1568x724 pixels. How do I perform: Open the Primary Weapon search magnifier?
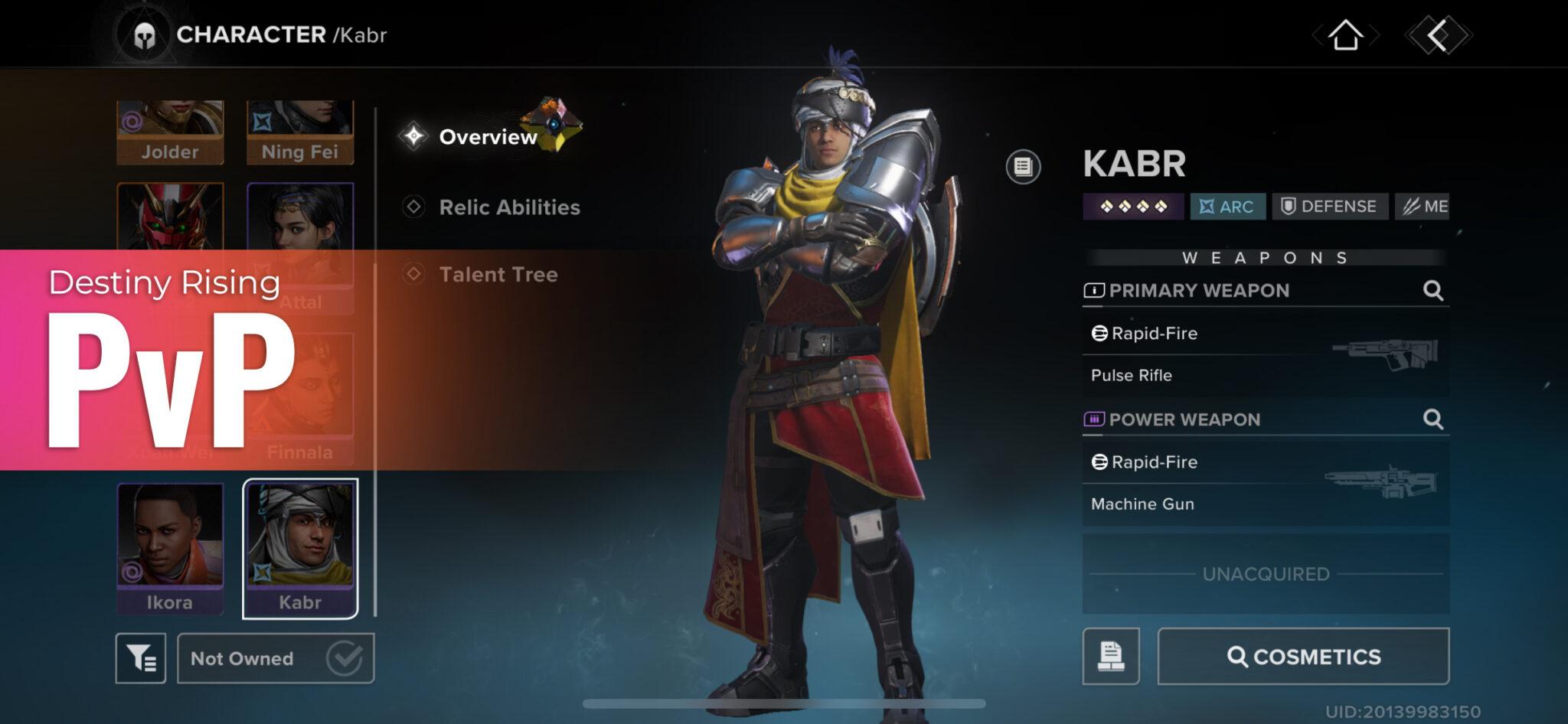click(1433, 290)
